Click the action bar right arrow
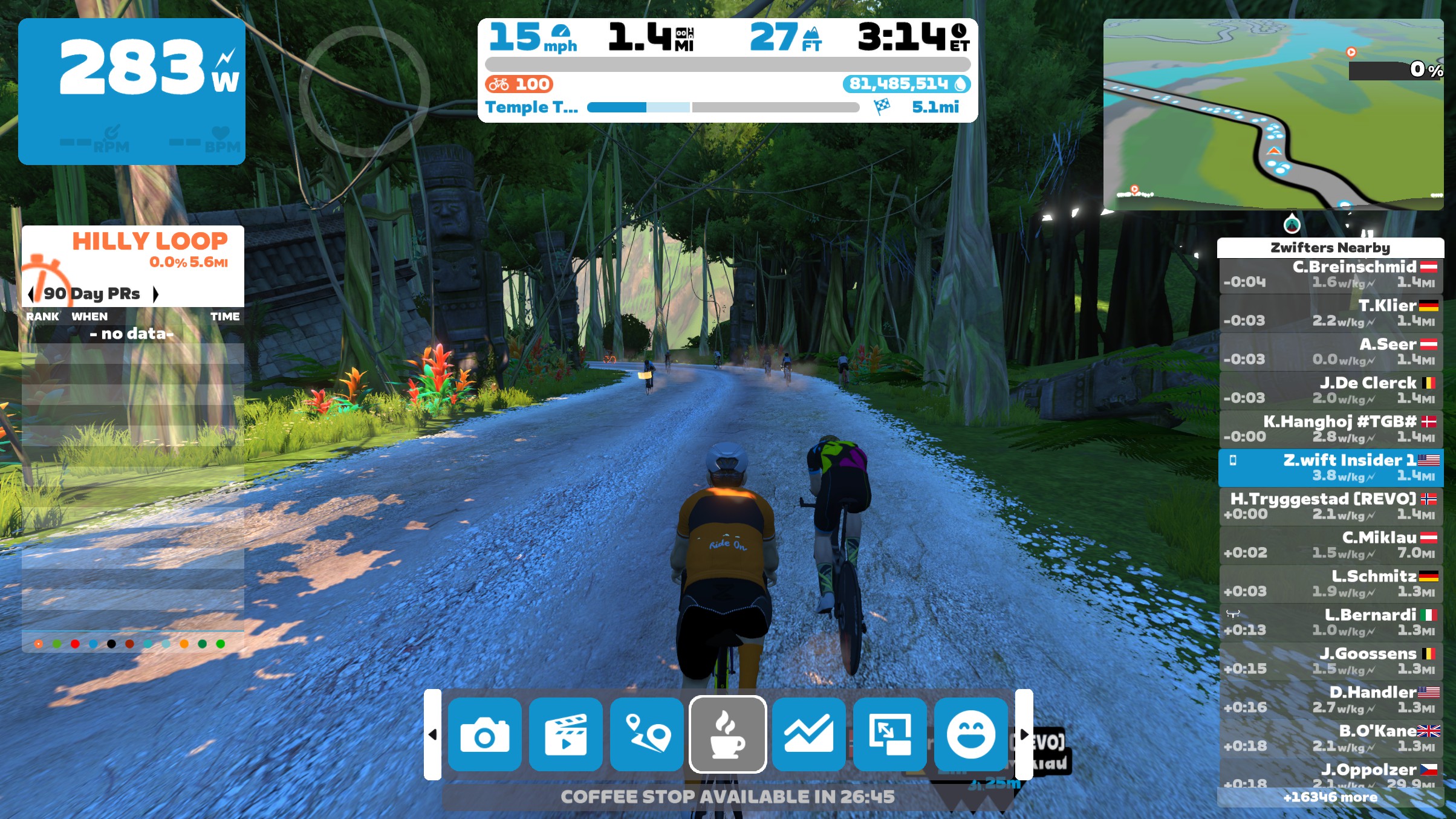 point(1024,734)
